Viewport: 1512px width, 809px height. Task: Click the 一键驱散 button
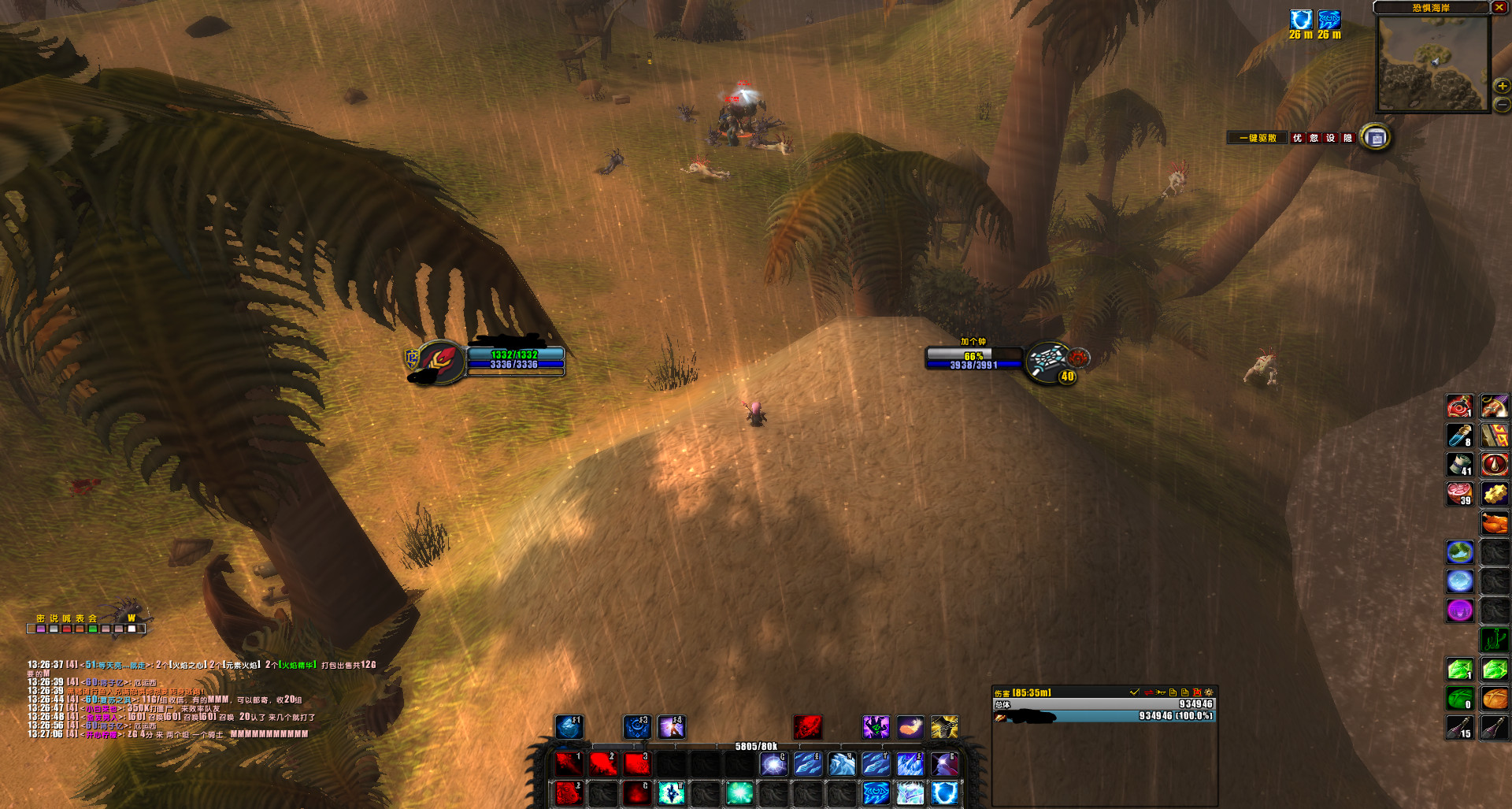pos(1258,138)
